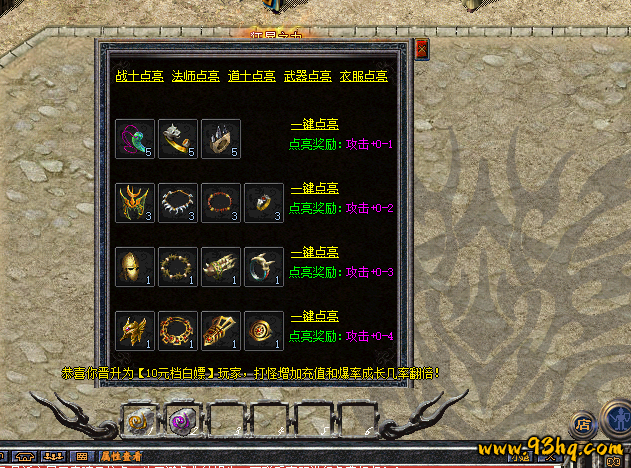Select the 道士点亮 tab
Viewport: 631px width, 468px height.
pos(250,76)
